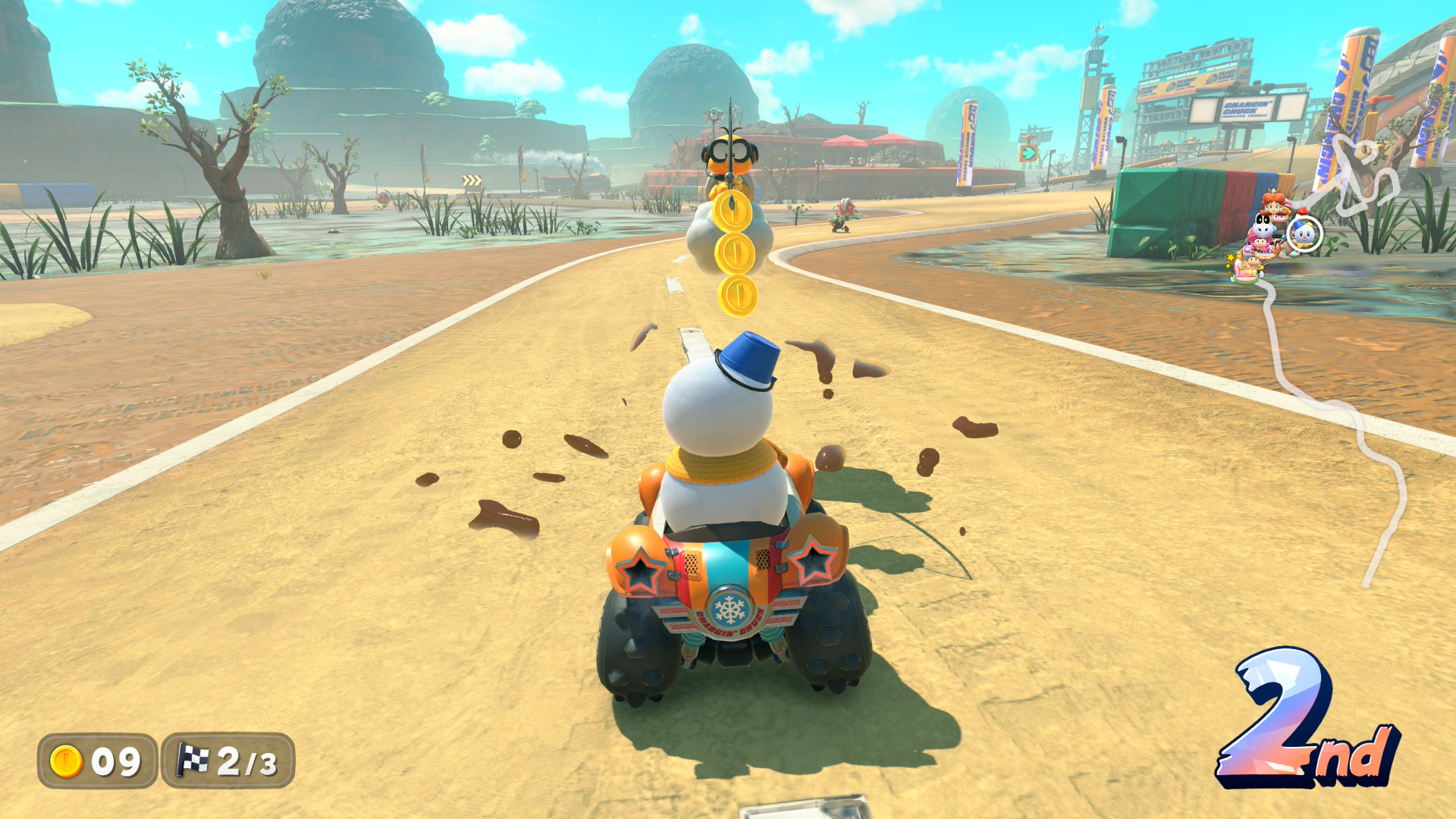This screenshot has height=819, width=1456.
Task: Select the circled snowman racer map marker
Action: click(x=1304, y=234)
